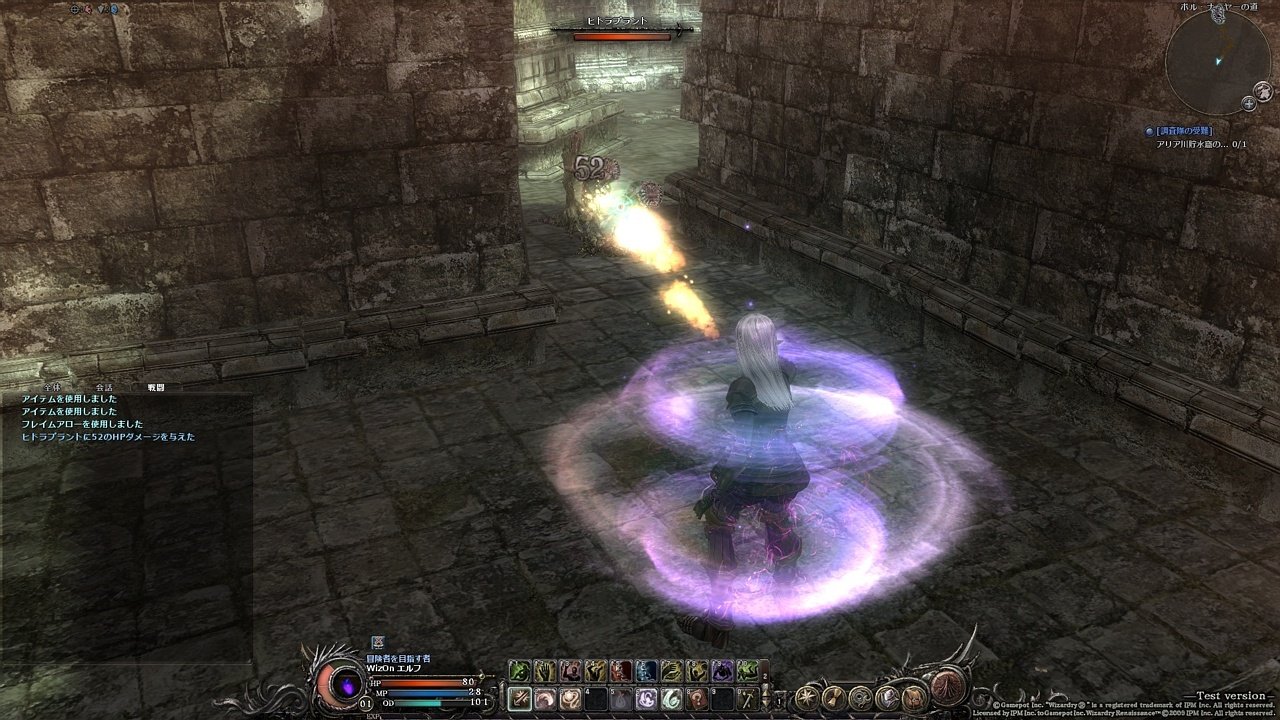Select hotbar slot 1 Flame Arrow skill
Image resolution: width=1280 pixels, height=720 pixels.
click(519, 700)
